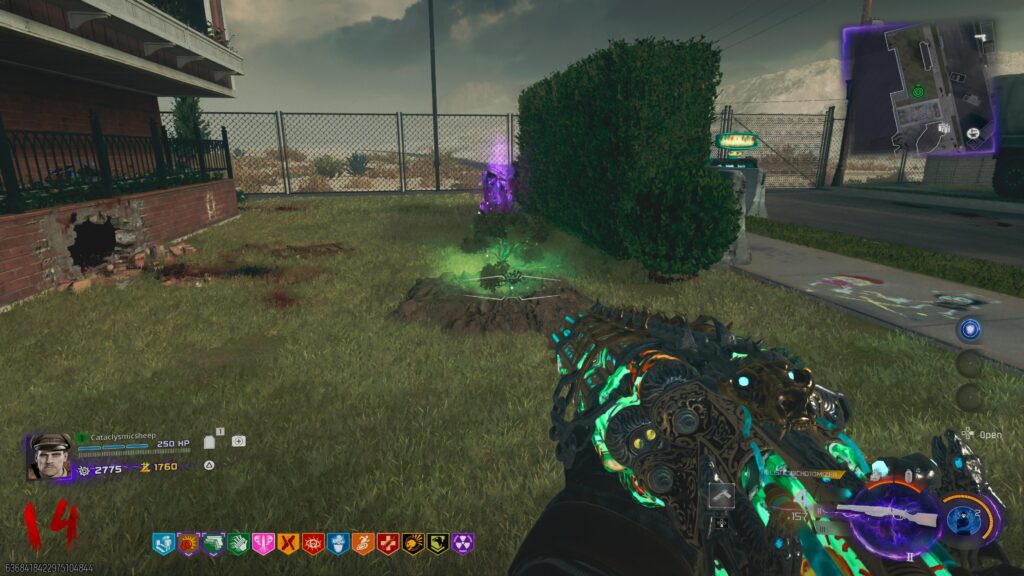The width and height of the screenshot is (1024, 576).
Task: Click the red eye perk icon
Action: tap(313, 543)
